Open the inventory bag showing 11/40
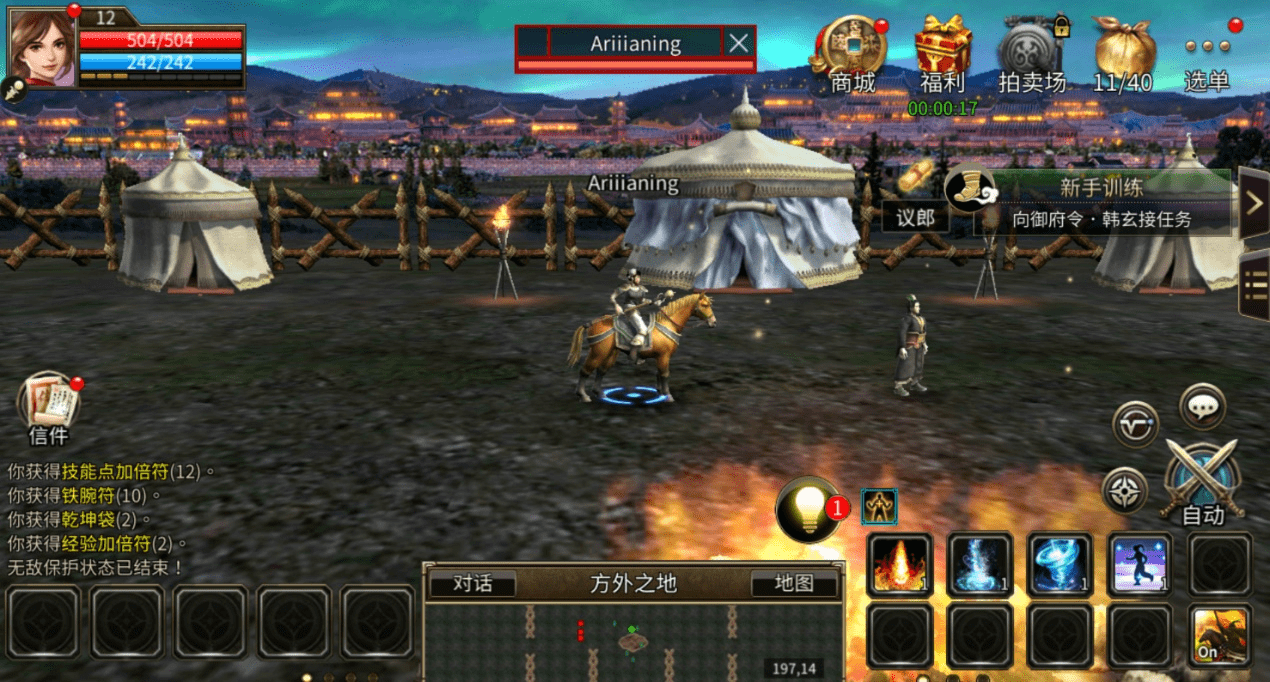 coord(1123,50)
